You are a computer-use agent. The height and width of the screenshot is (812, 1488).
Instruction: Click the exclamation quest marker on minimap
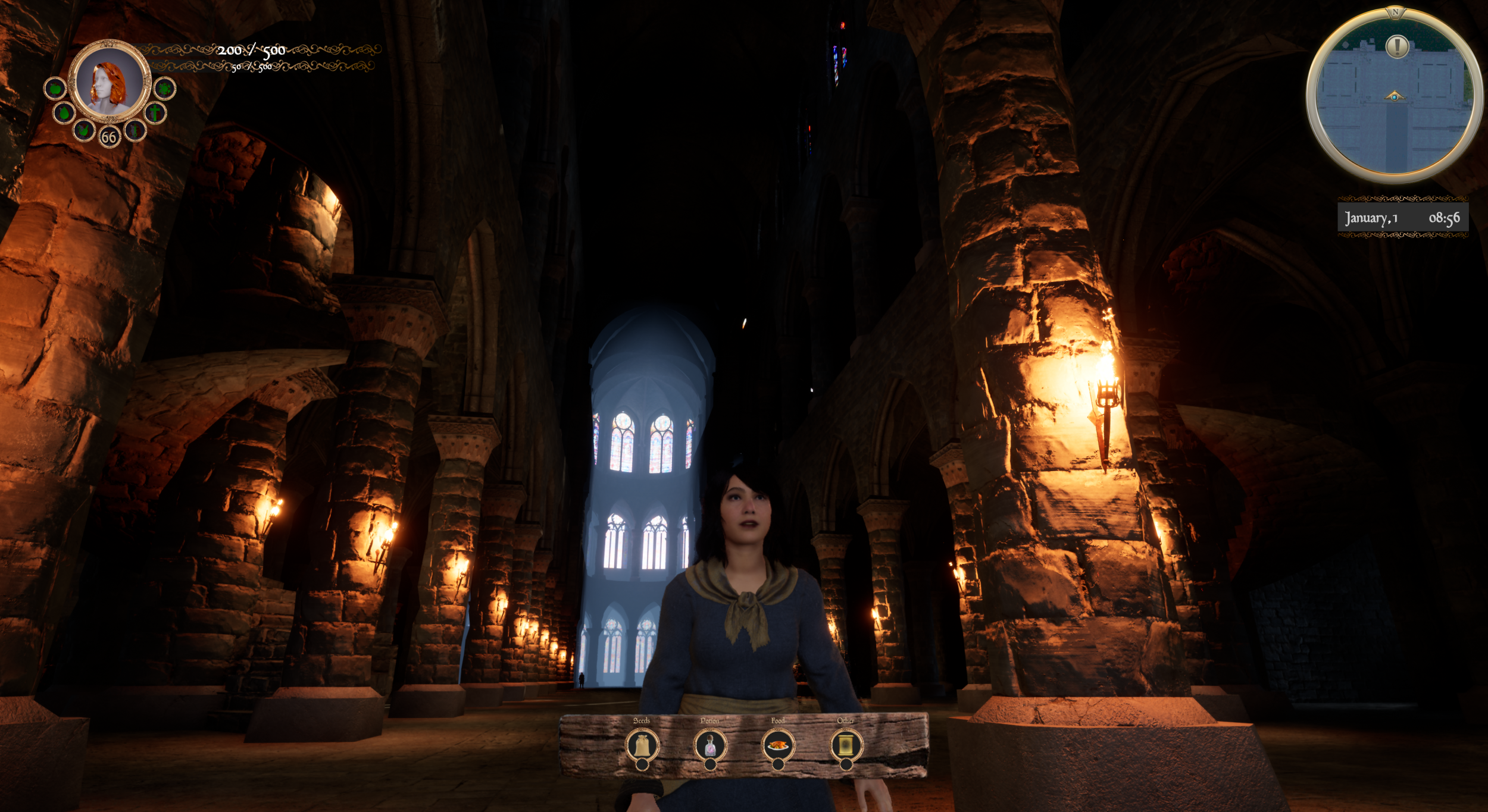point(1396,46)
